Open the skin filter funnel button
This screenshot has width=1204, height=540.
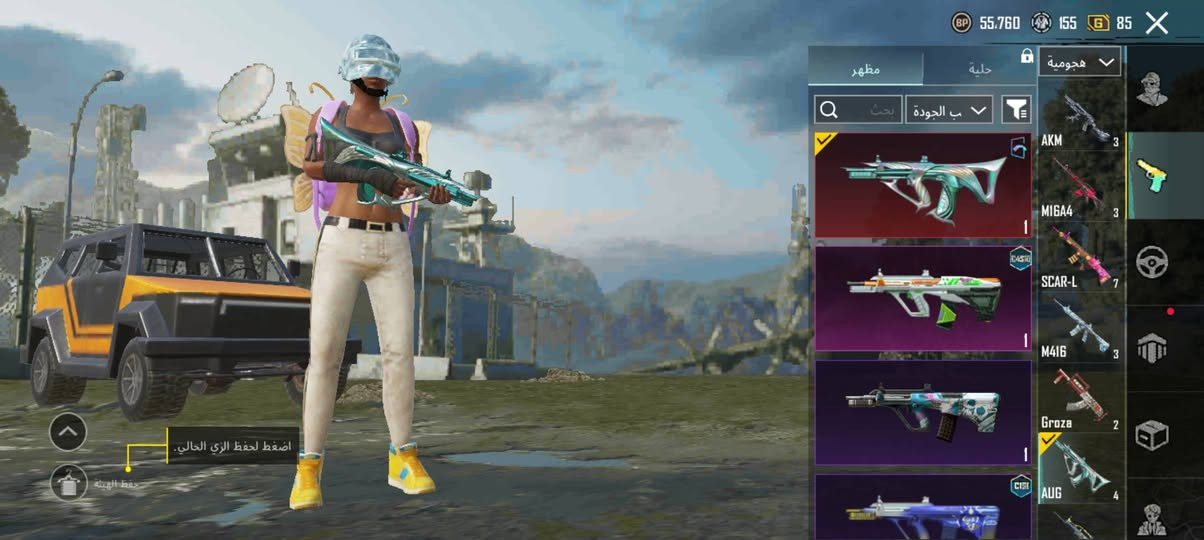tap(1016, 109)
